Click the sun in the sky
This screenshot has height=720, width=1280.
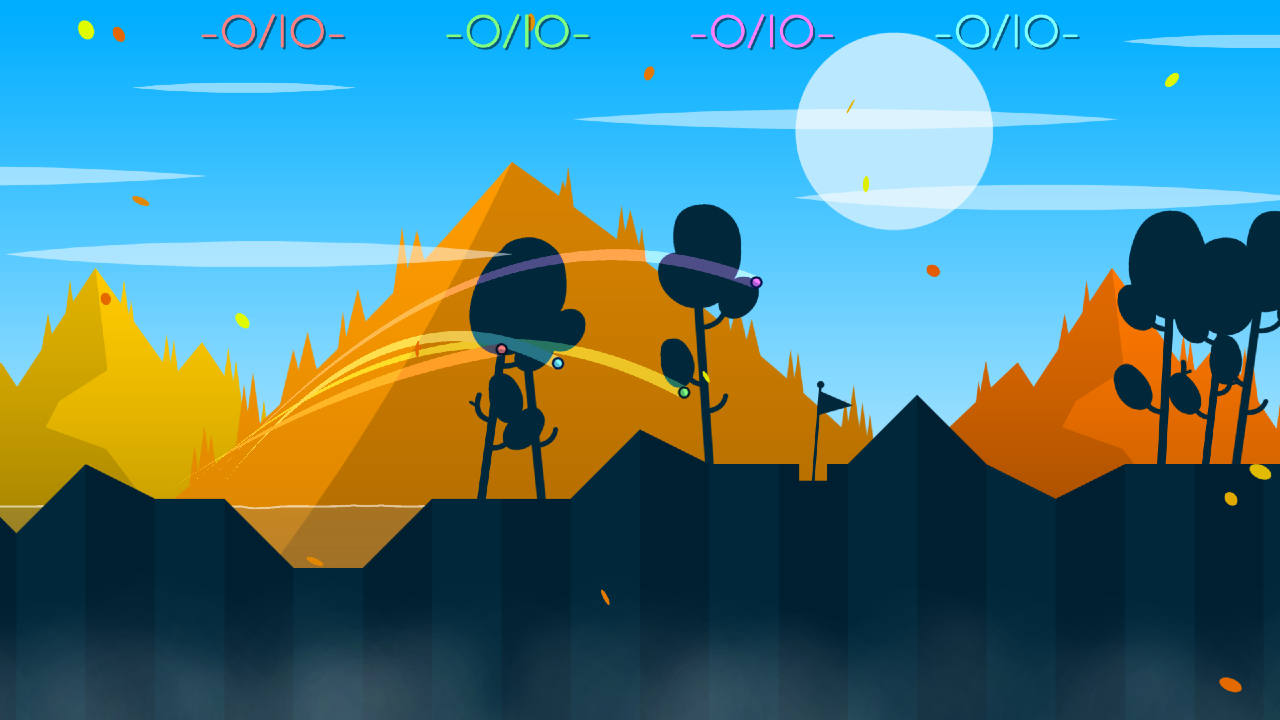click(x=893, y=132)
